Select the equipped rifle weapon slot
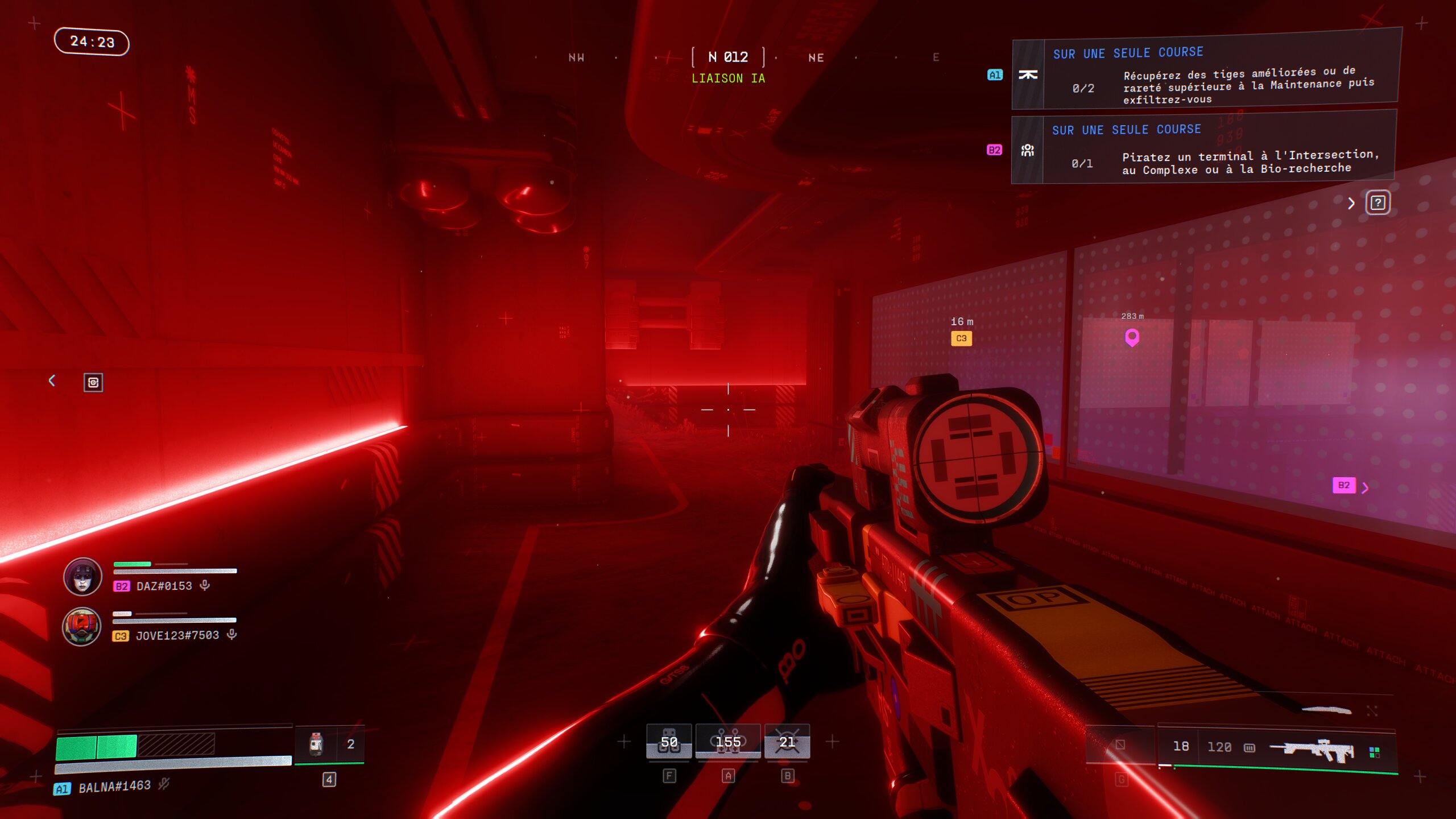Screen dimensions: 1456x819 (1311, 749)
